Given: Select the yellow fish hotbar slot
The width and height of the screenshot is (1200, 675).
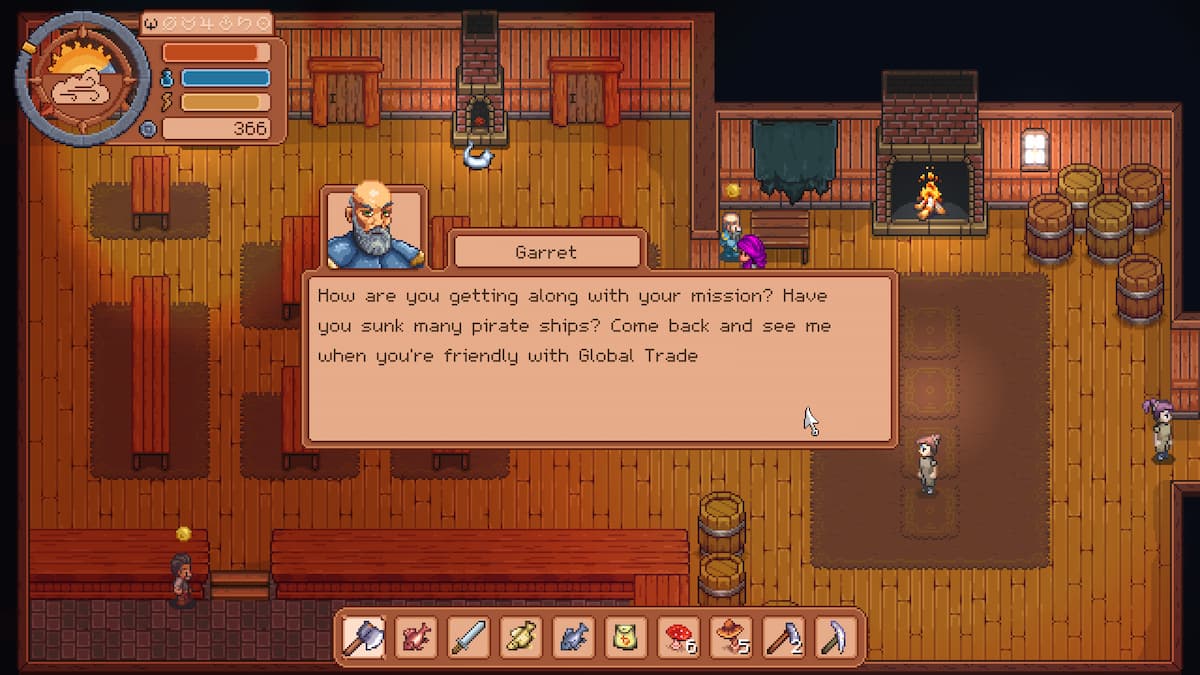Looking at the screenshot, I should (x=520, y=635).
